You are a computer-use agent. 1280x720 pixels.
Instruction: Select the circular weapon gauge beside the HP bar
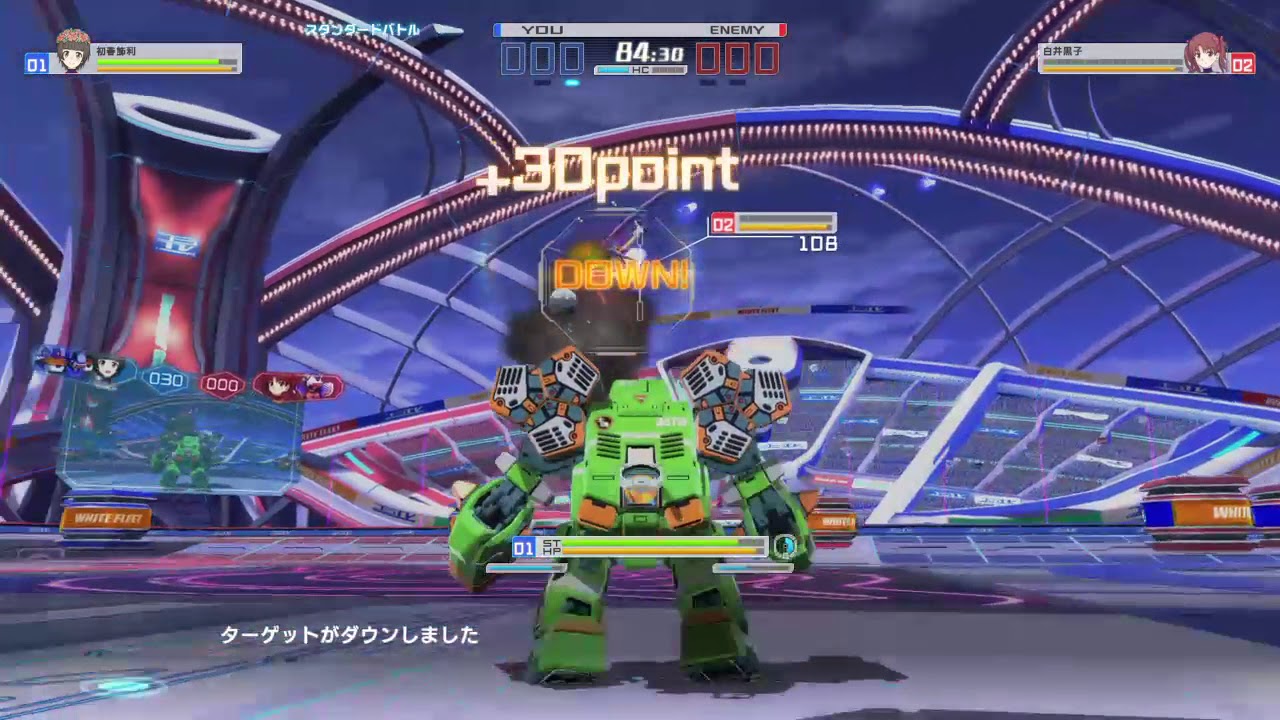[786, 545]
